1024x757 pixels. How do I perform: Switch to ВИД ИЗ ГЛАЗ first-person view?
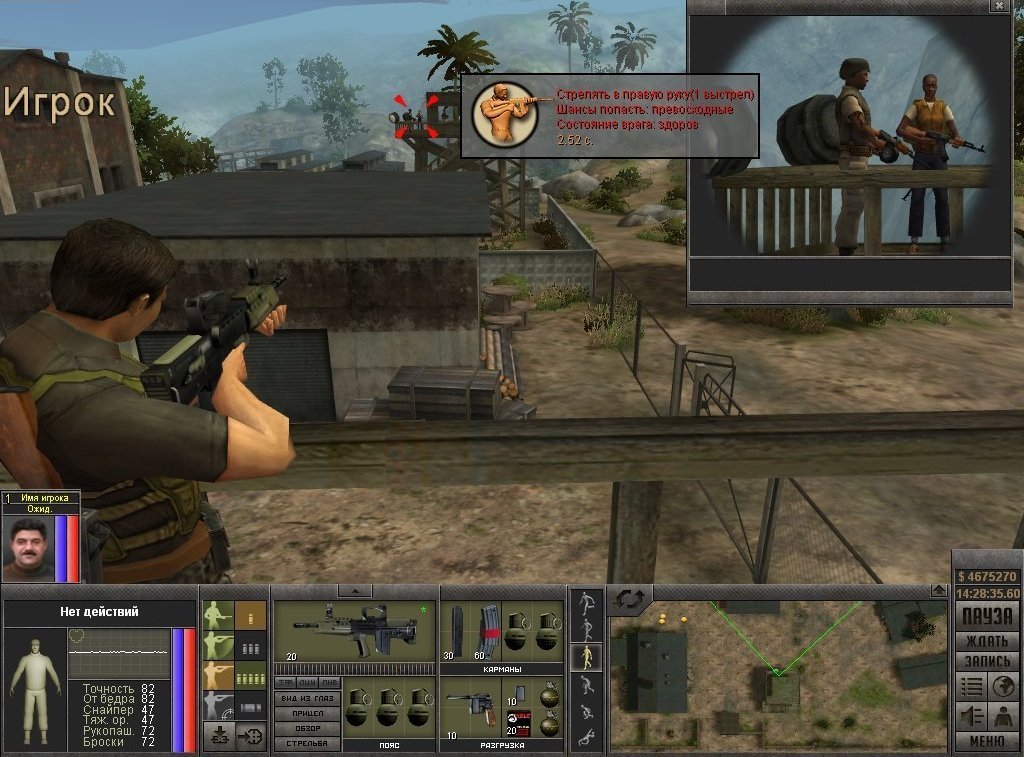[307, 698]
